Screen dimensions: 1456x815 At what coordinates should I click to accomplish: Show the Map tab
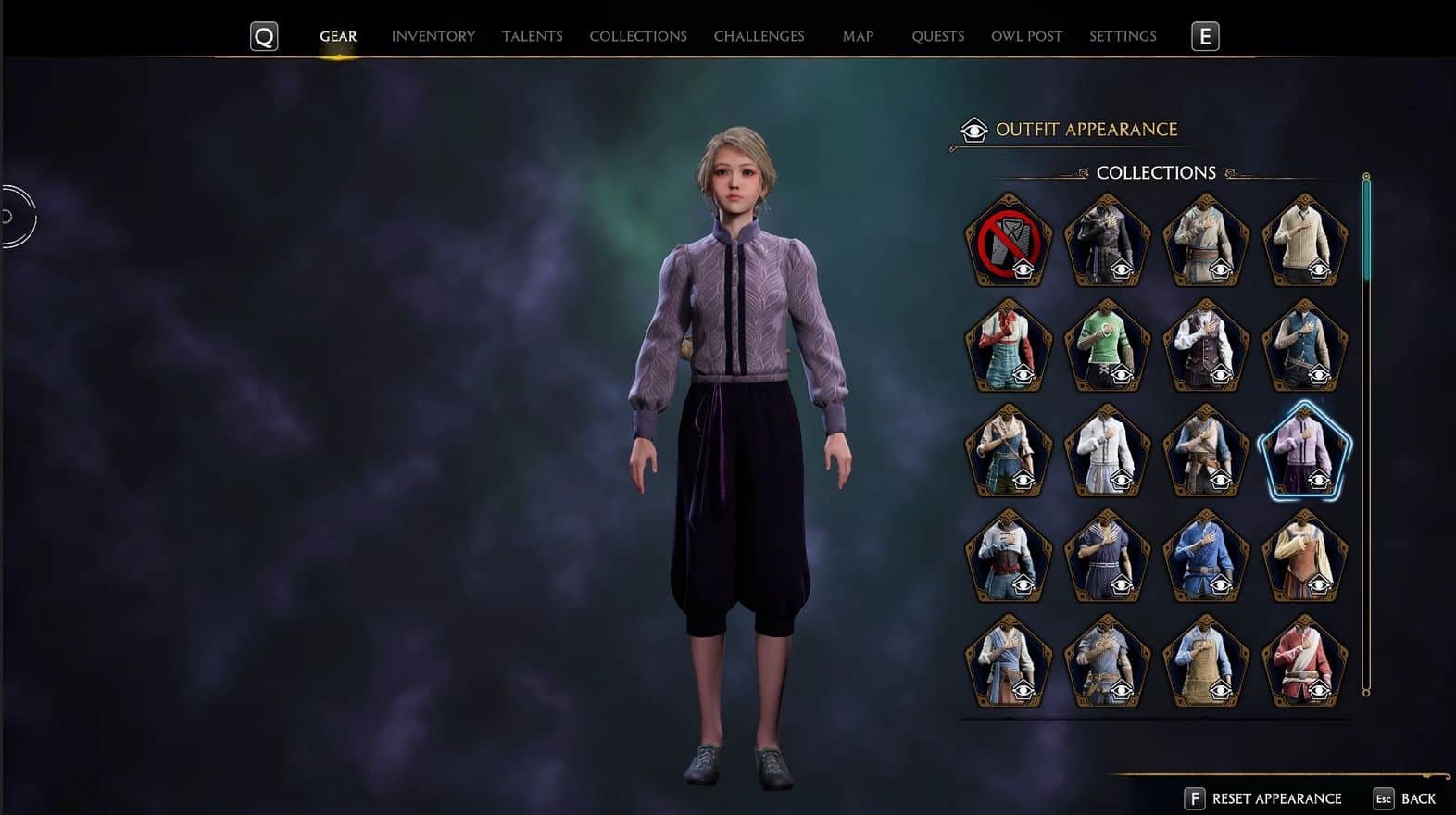pos(858,36)
